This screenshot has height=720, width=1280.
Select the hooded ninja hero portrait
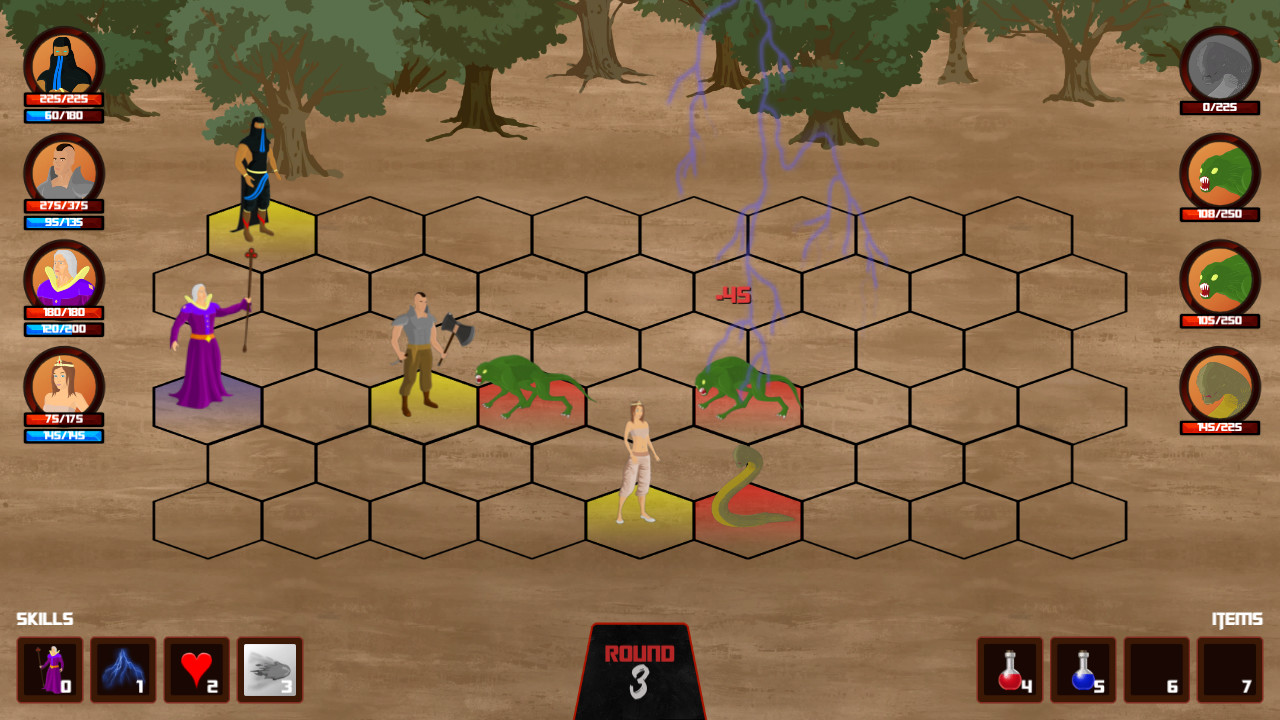[x=64, y=64]
